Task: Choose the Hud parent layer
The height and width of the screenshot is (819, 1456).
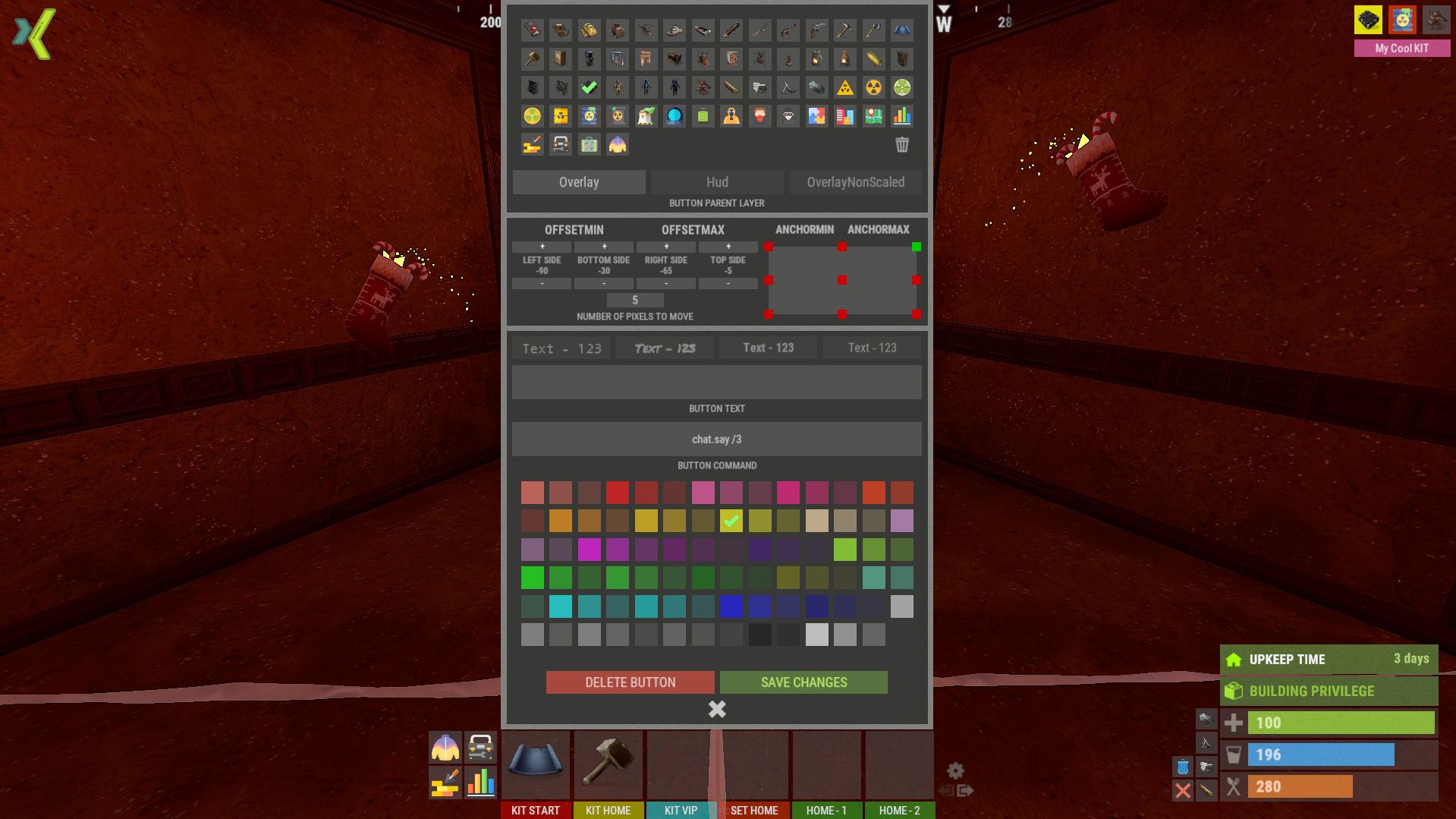Action: [717, 182]
